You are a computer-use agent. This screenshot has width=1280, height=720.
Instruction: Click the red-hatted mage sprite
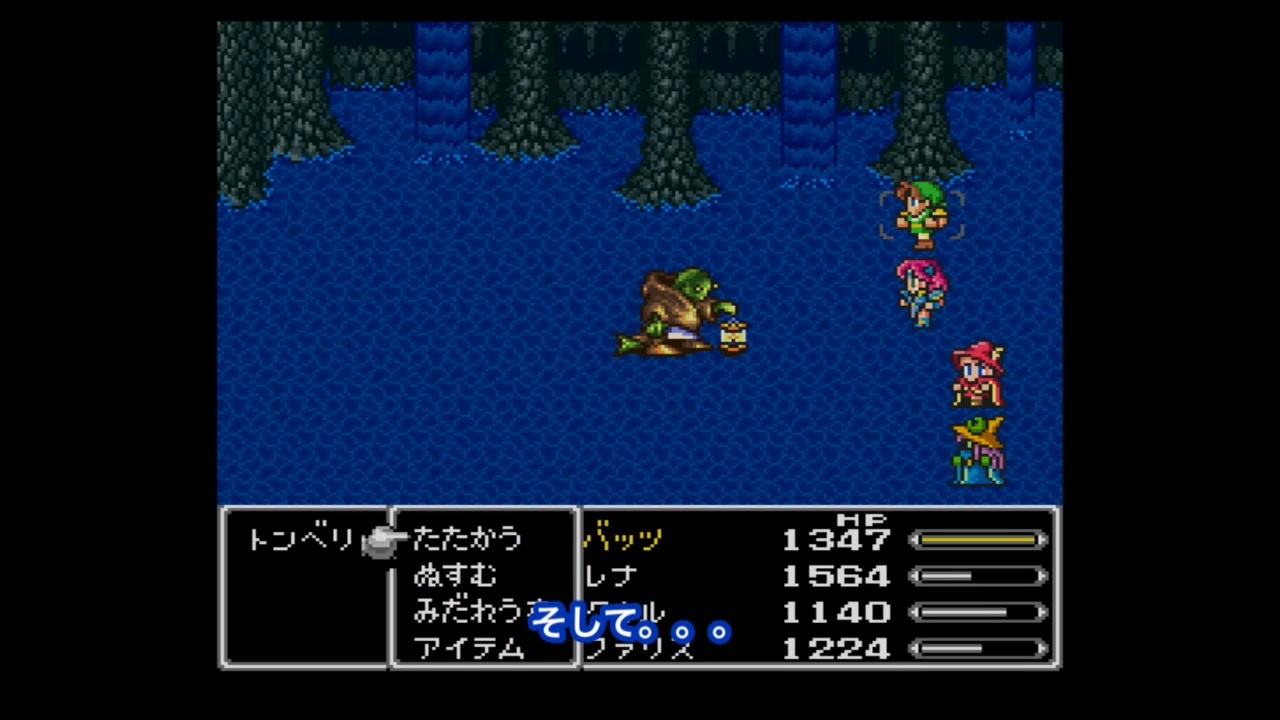point(978,375)
